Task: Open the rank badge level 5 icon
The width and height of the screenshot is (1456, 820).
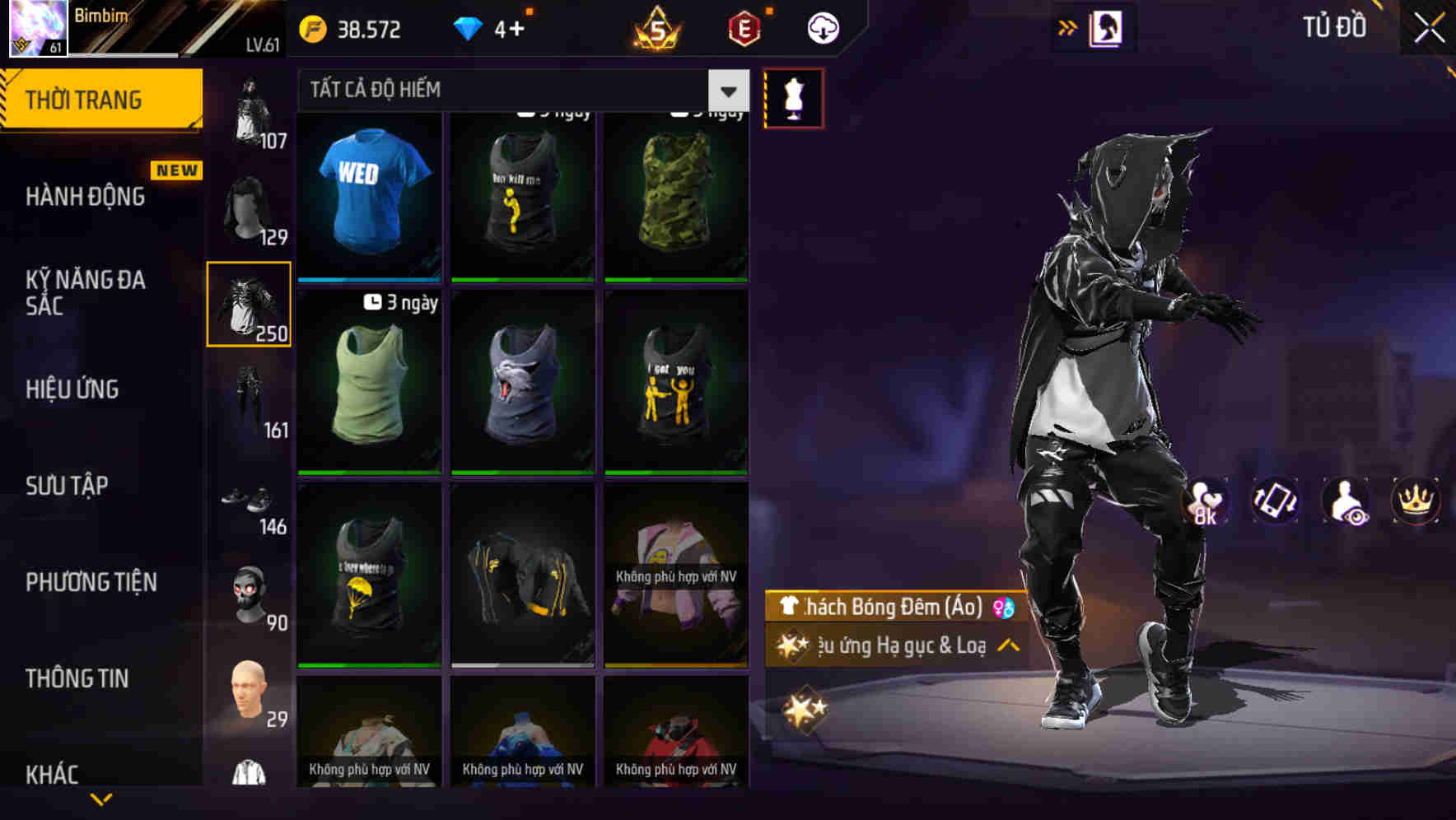Action: pyautogui.click(x=653, y=30)
